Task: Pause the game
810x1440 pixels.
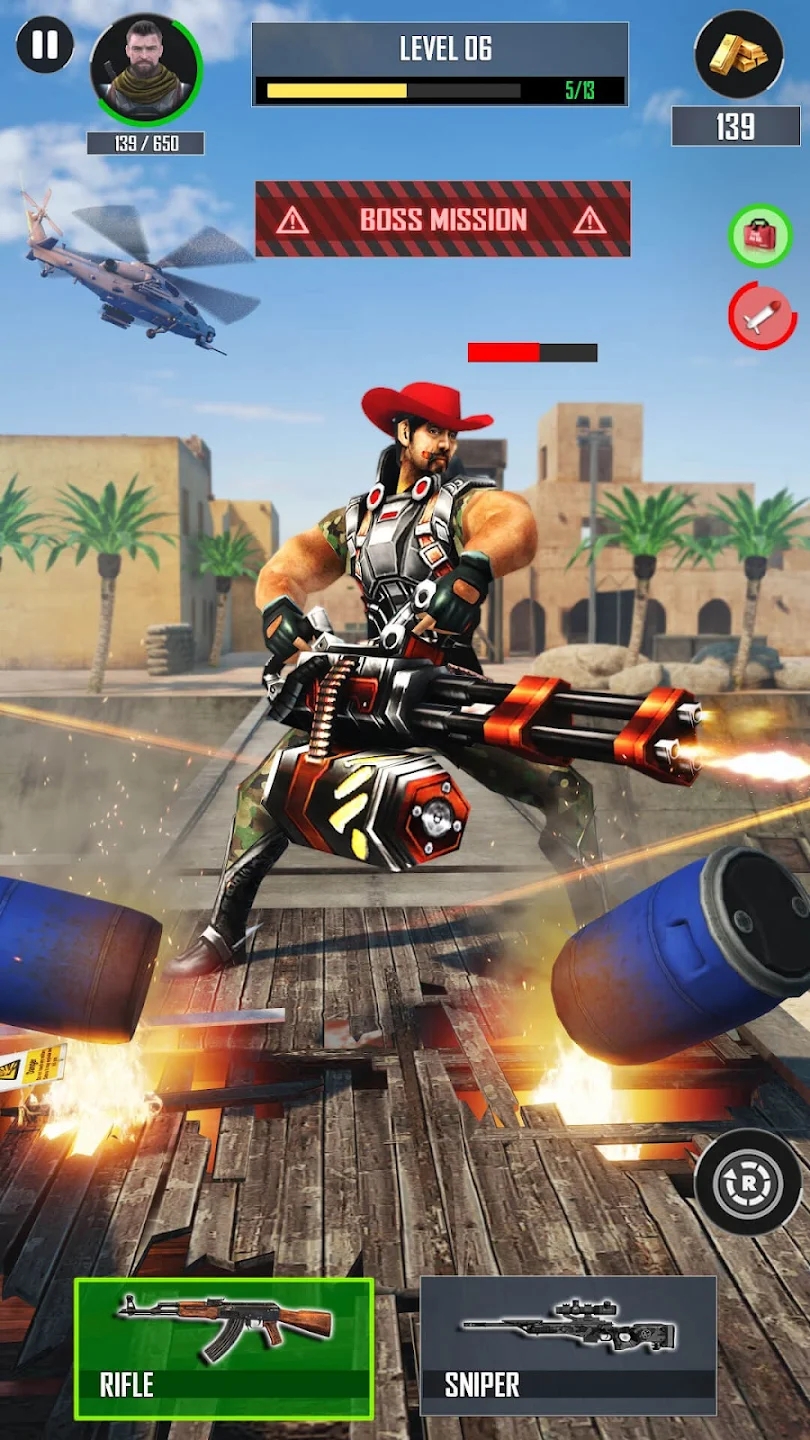Action: pos(45,46)
